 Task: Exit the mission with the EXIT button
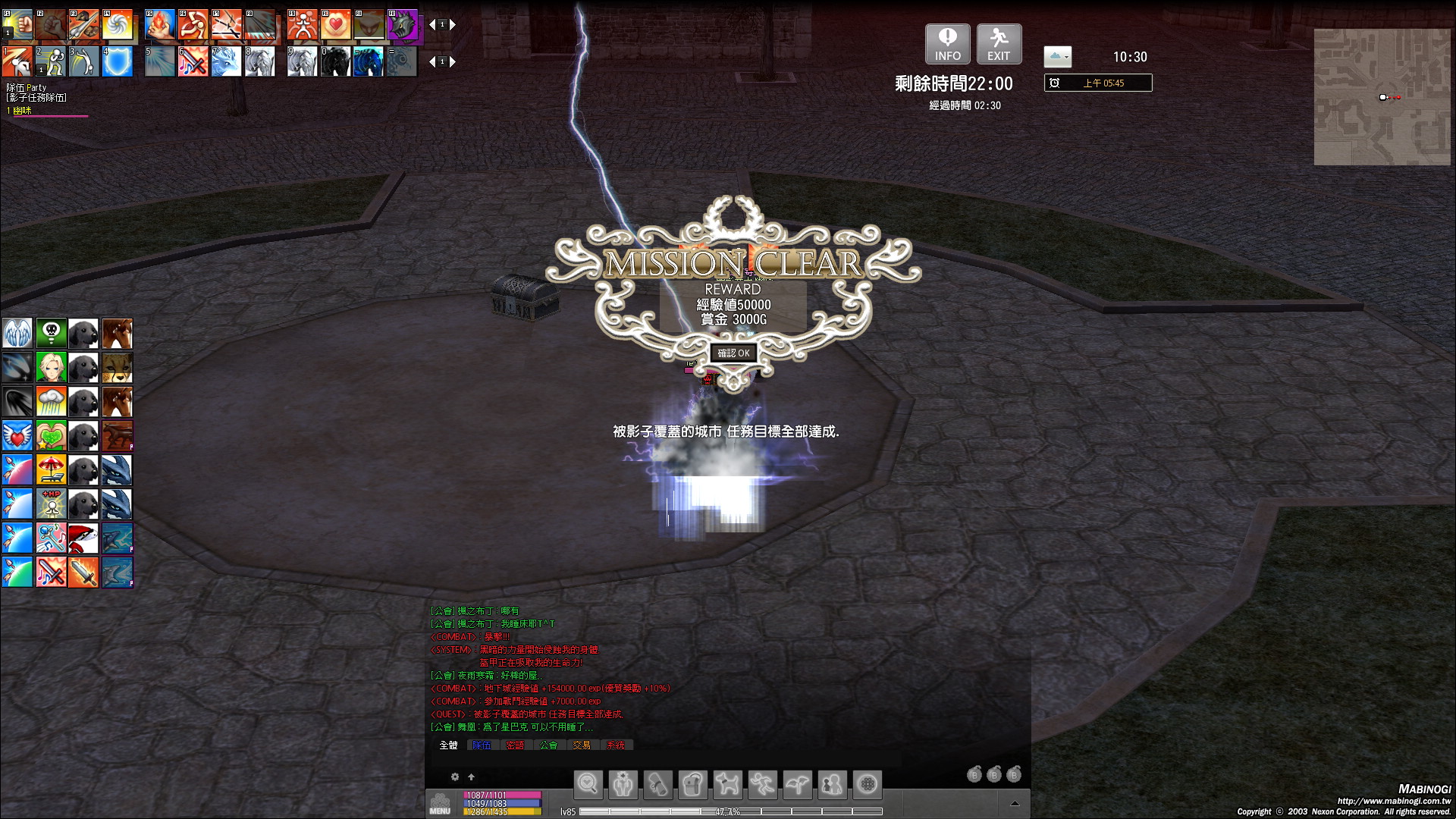pos(999,44)
